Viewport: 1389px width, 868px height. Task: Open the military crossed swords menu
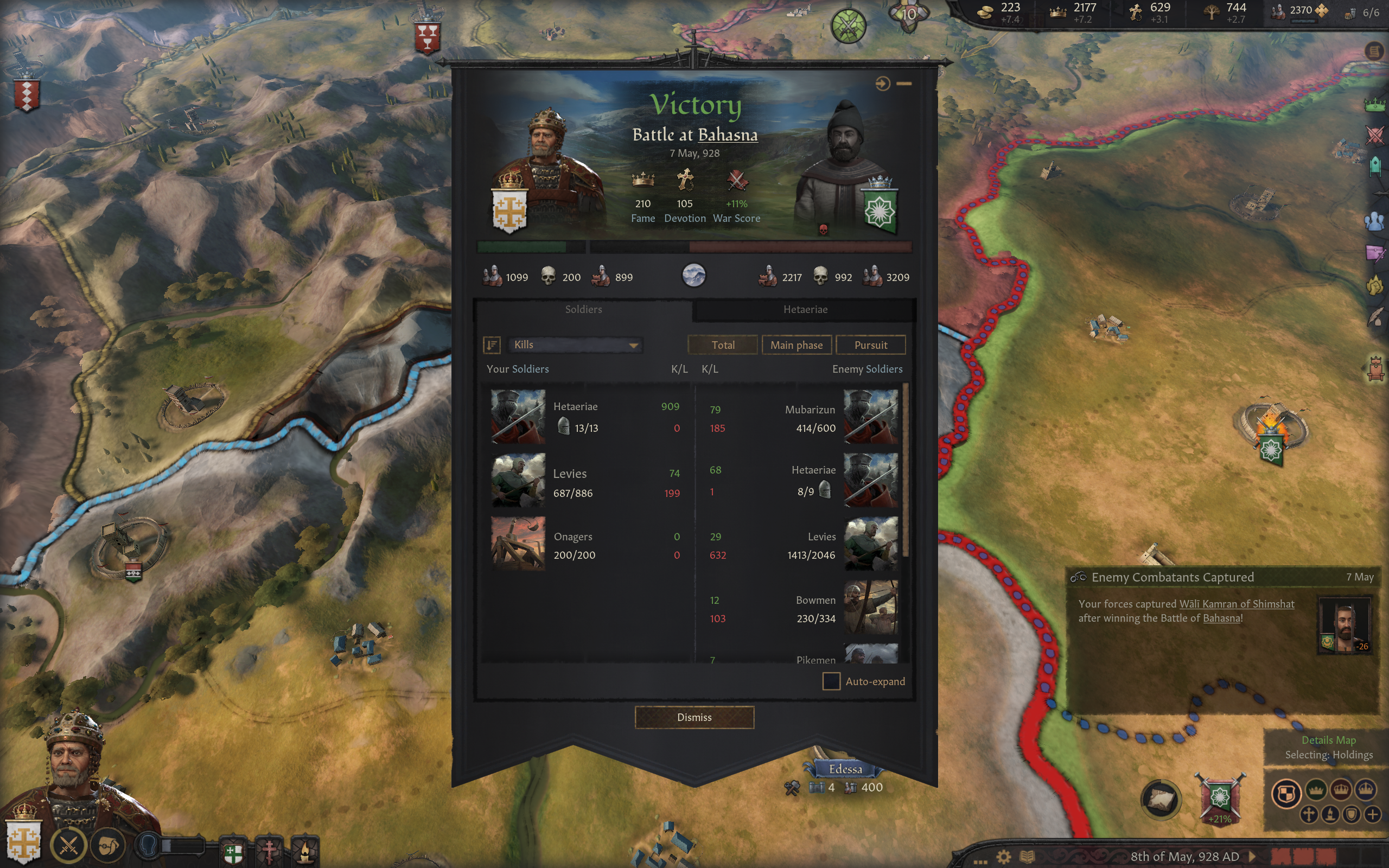(68, 845)
